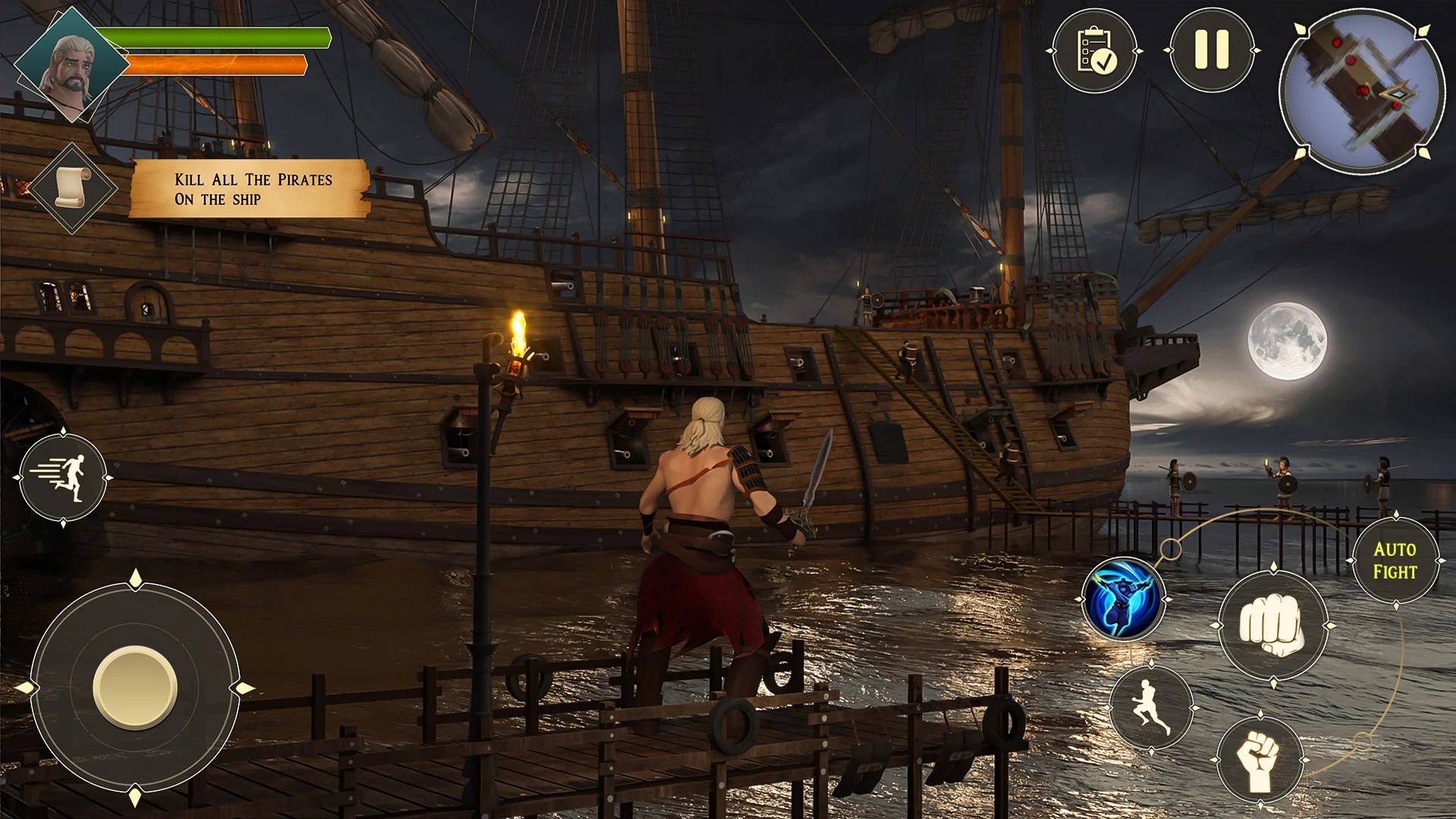Open the quest scroll icon

(73, 187)
